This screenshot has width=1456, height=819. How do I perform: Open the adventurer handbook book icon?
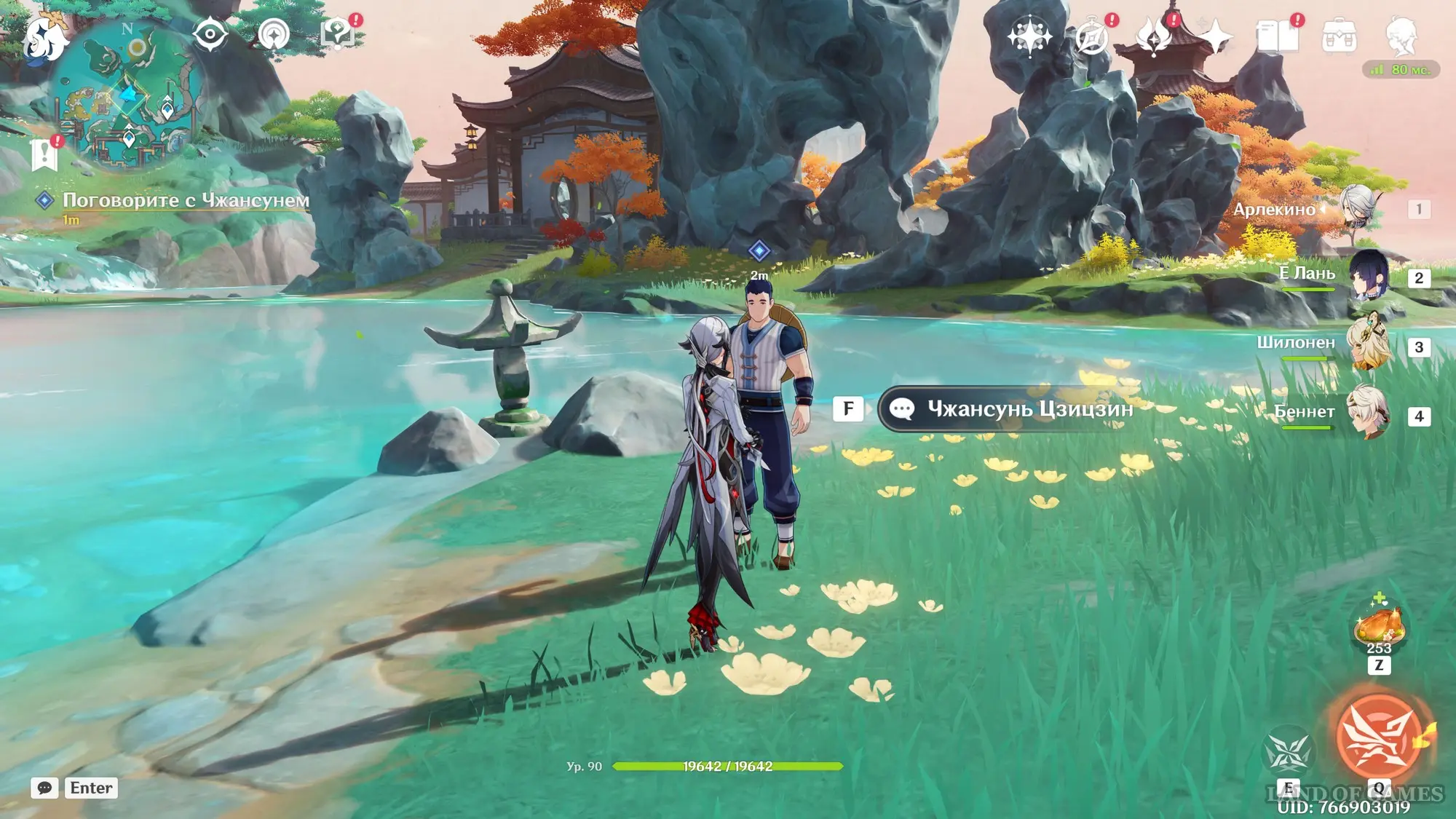pyautogui.click(x=1277, y=36)
